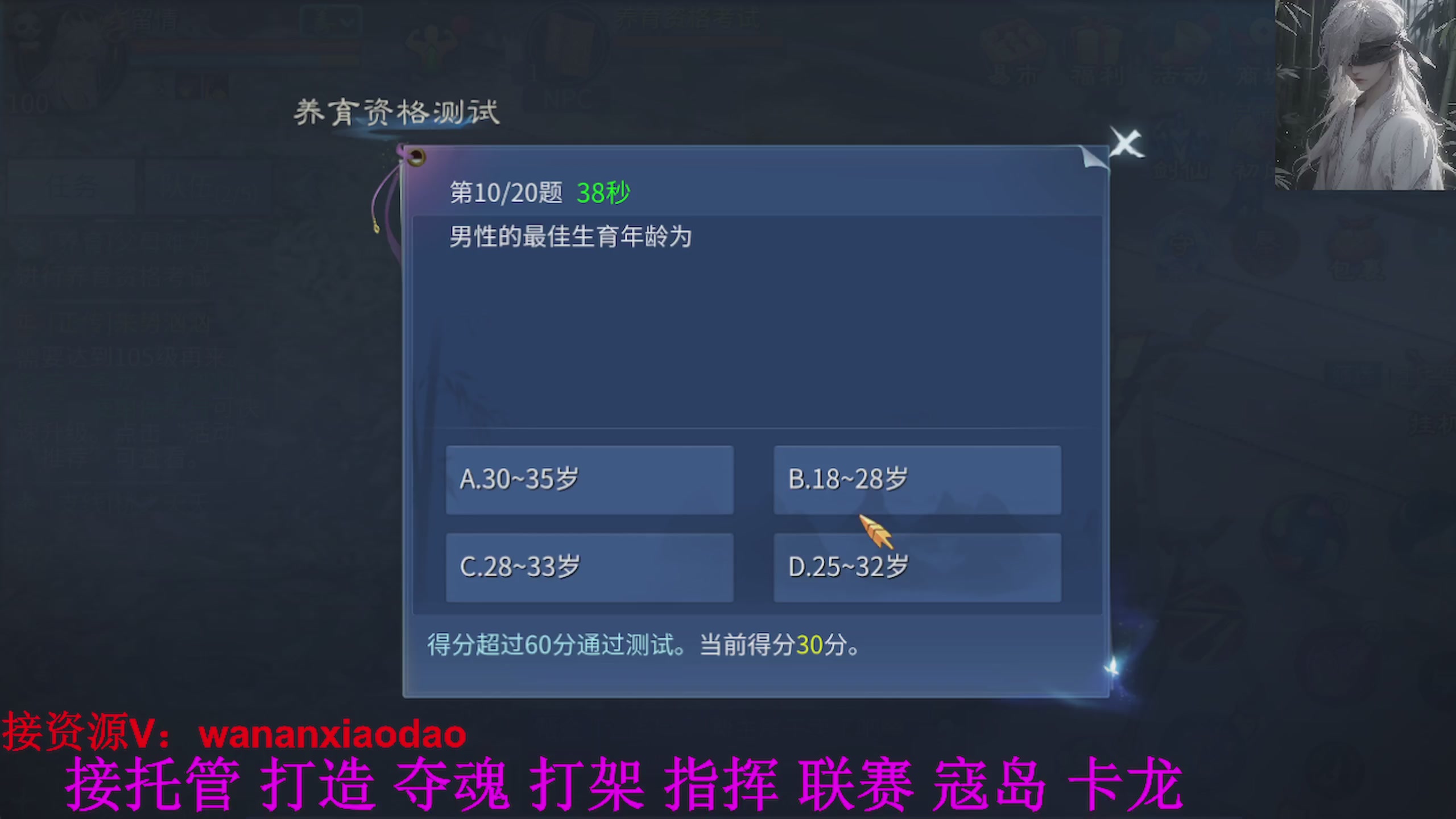The height and width of the screenshot is (819, 1456).
Task: Choose option C.28~33岁
Action: (590, 567)
